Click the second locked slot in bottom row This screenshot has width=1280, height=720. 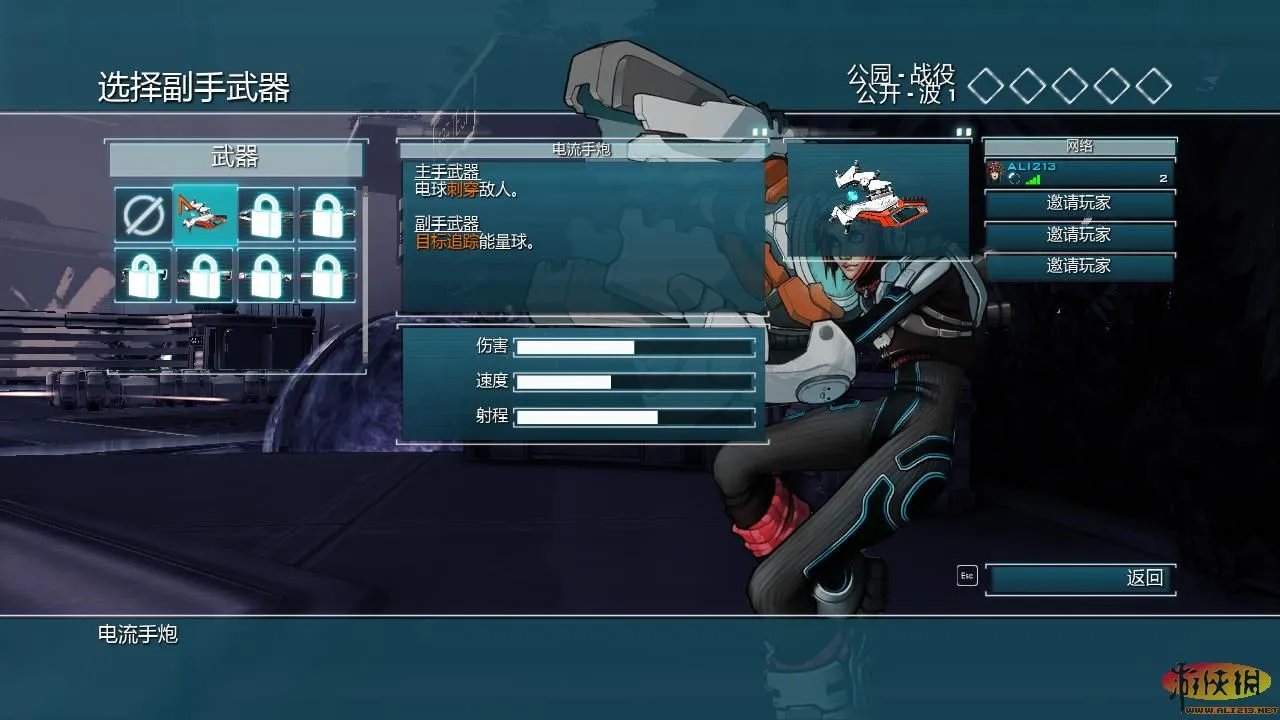click(x=205, y=274)
